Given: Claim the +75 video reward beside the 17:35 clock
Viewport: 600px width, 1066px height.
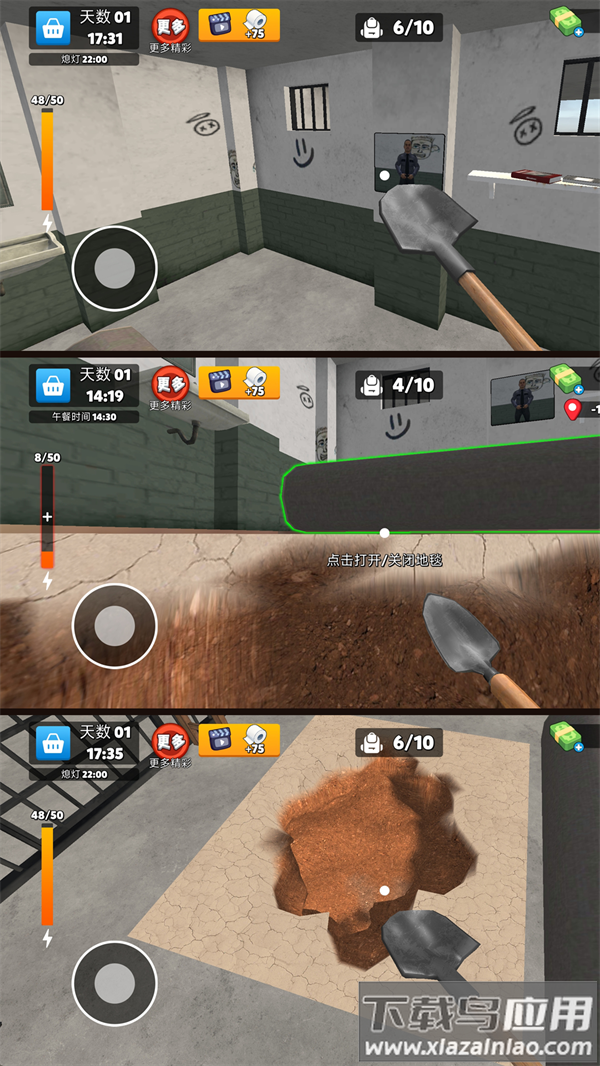Looking at the screenshot, I should coord(239,740).
